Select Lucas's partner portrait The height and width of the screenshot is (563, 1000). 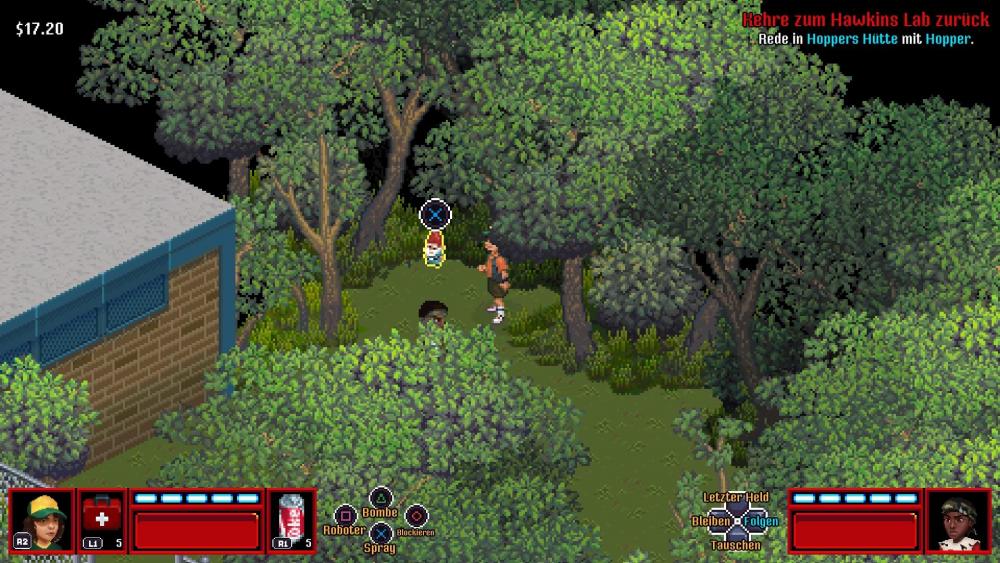pyautogui.click(x=958, y=520)
